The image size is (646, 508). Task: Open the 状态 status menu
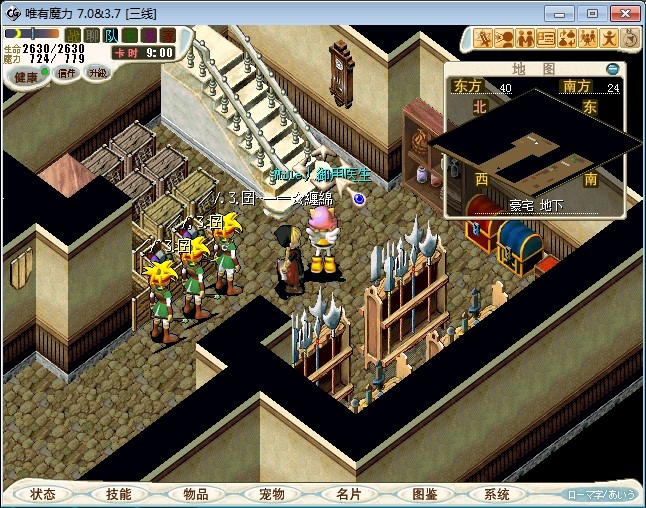(43, 494)
